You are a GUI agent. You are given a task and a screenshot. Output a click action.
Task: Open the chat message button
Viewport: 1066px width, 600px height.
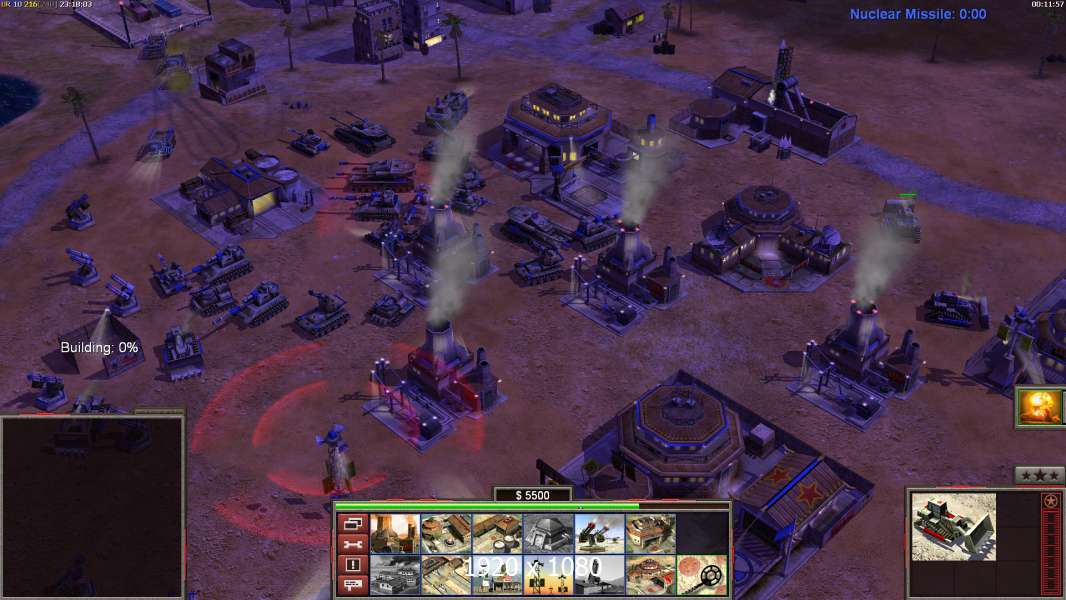tap(351, 586)
